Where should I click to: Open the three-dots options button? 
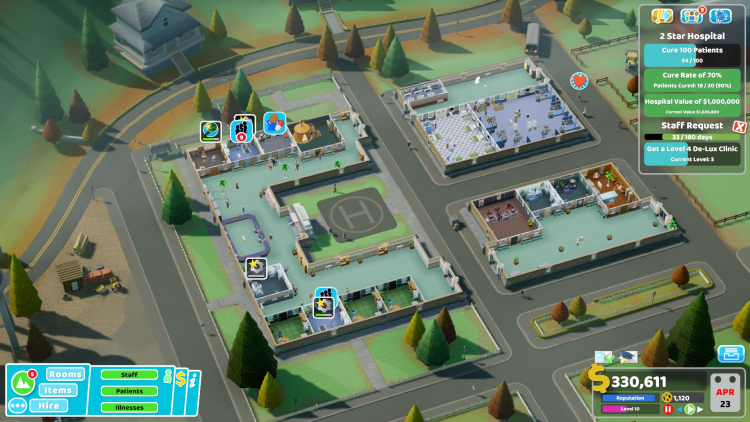tap(17, 406)
